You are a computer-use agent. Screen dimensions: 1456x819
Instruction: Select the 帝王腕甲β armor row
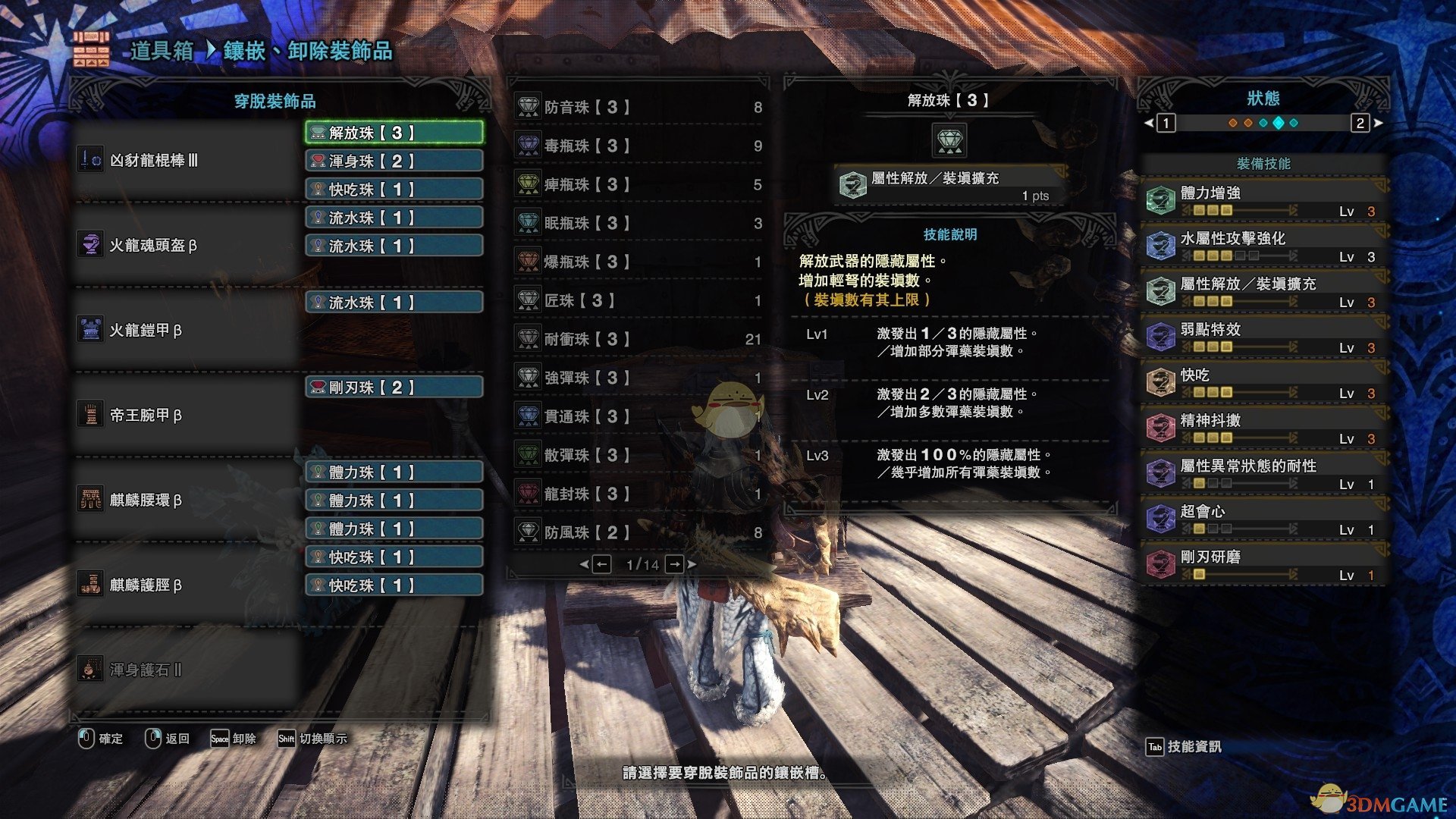click(186, 415)
